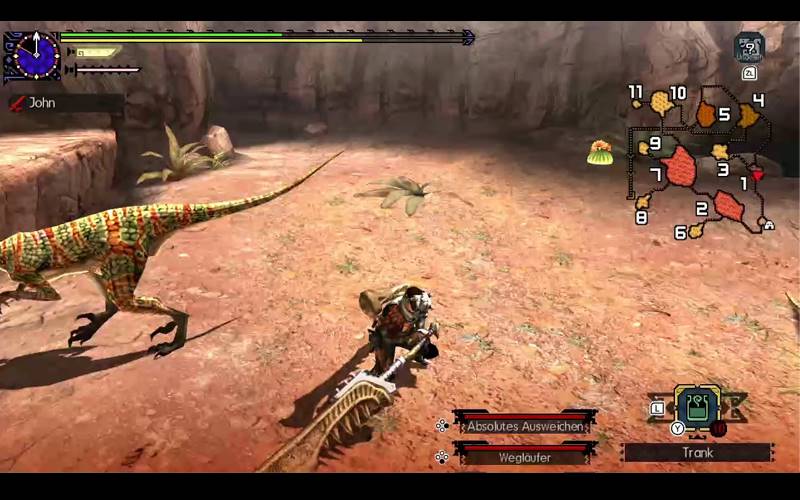Select the Trank item name label
Viewport: 800px width, 500px height.
(697, 452)
